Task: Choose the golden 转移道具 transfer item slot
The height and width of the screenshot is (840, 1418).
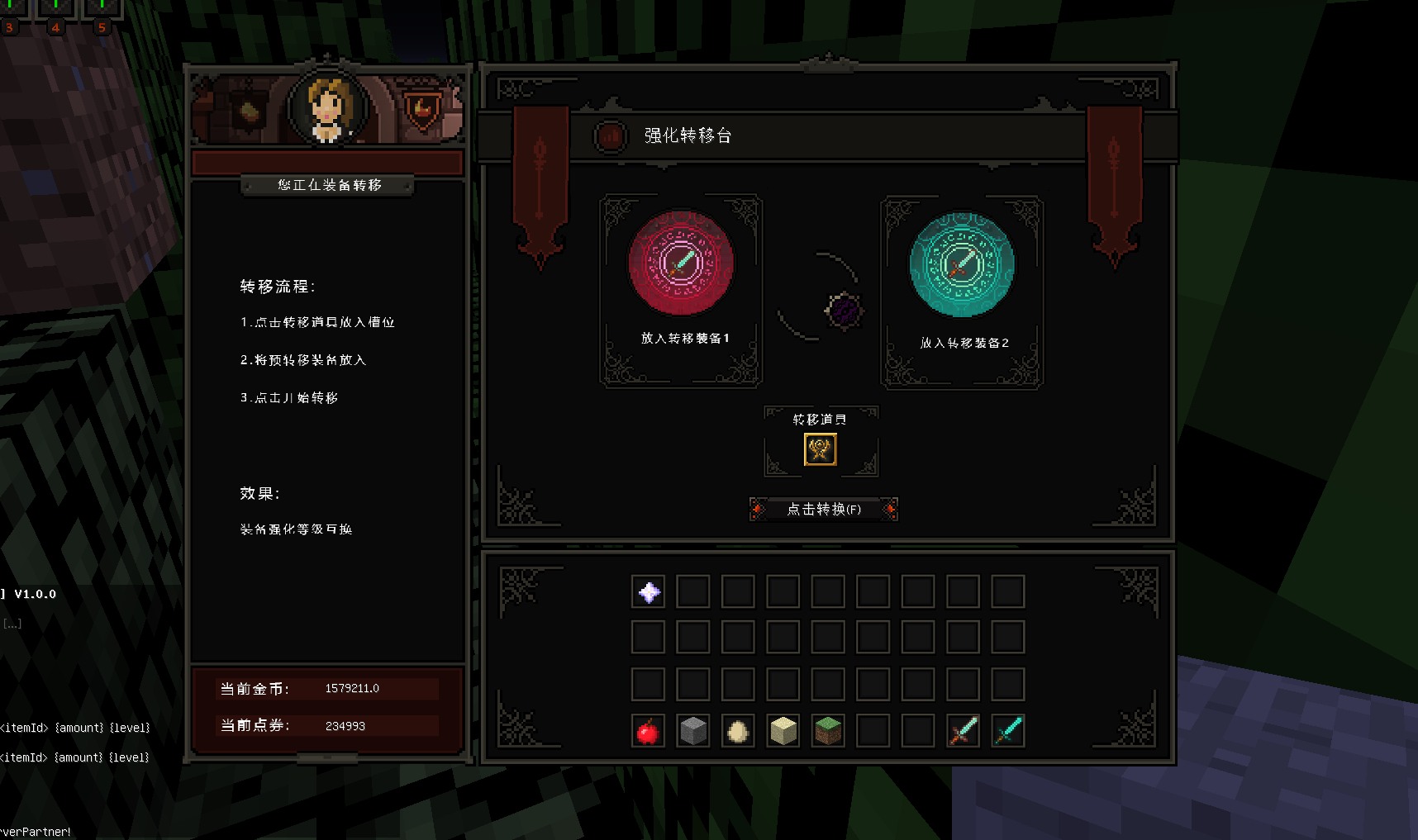Action: pos(821,449)
